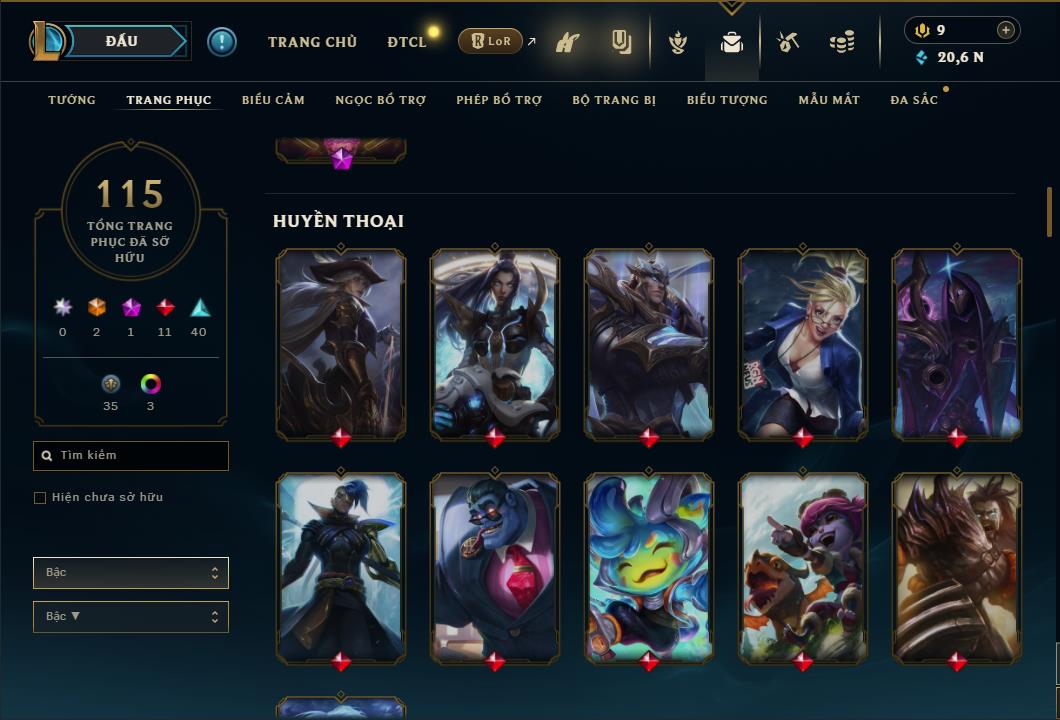Viewport: 1060px width, 720px height.
Task: Click the plus button beside the currency
Action: [1006, 30]
